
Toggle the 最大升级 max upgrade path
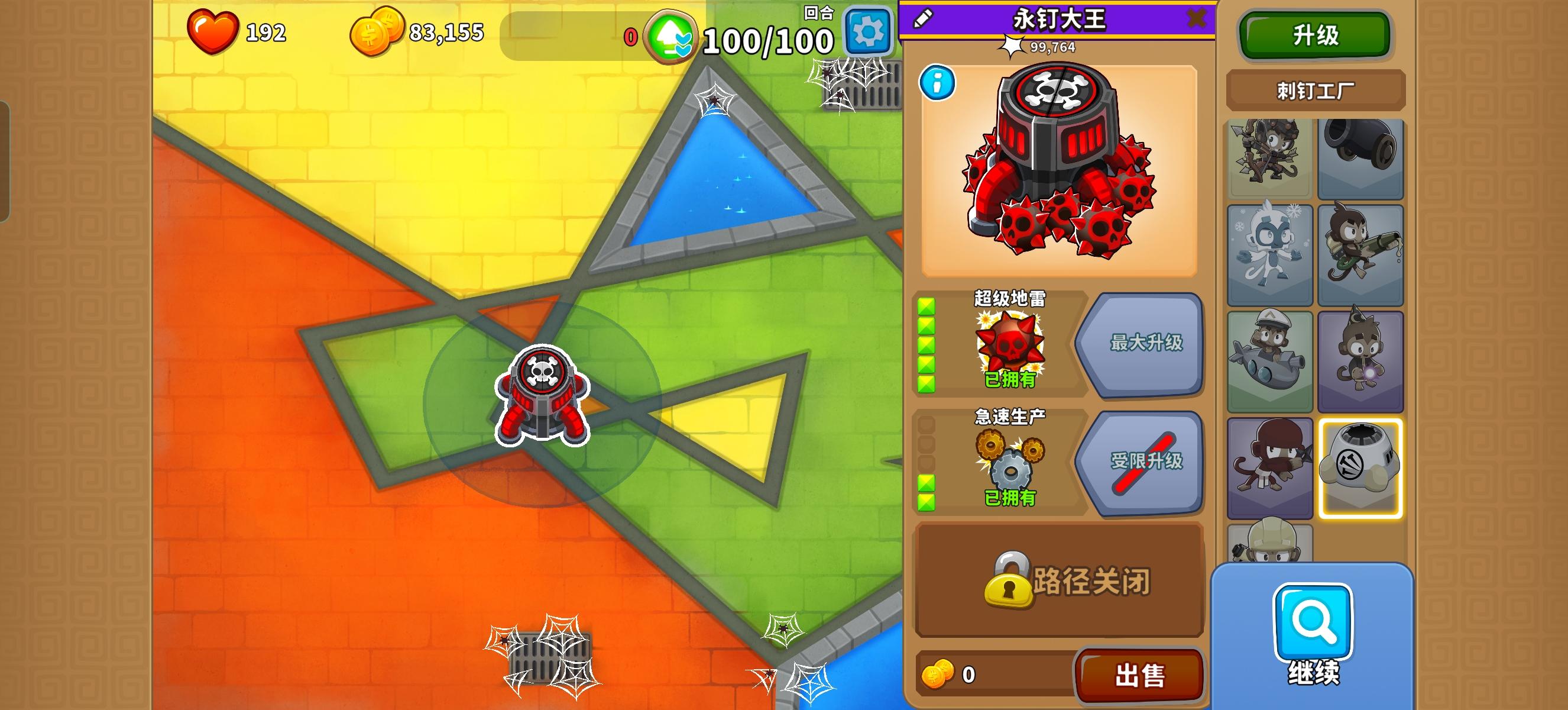tap(1148, 346)
